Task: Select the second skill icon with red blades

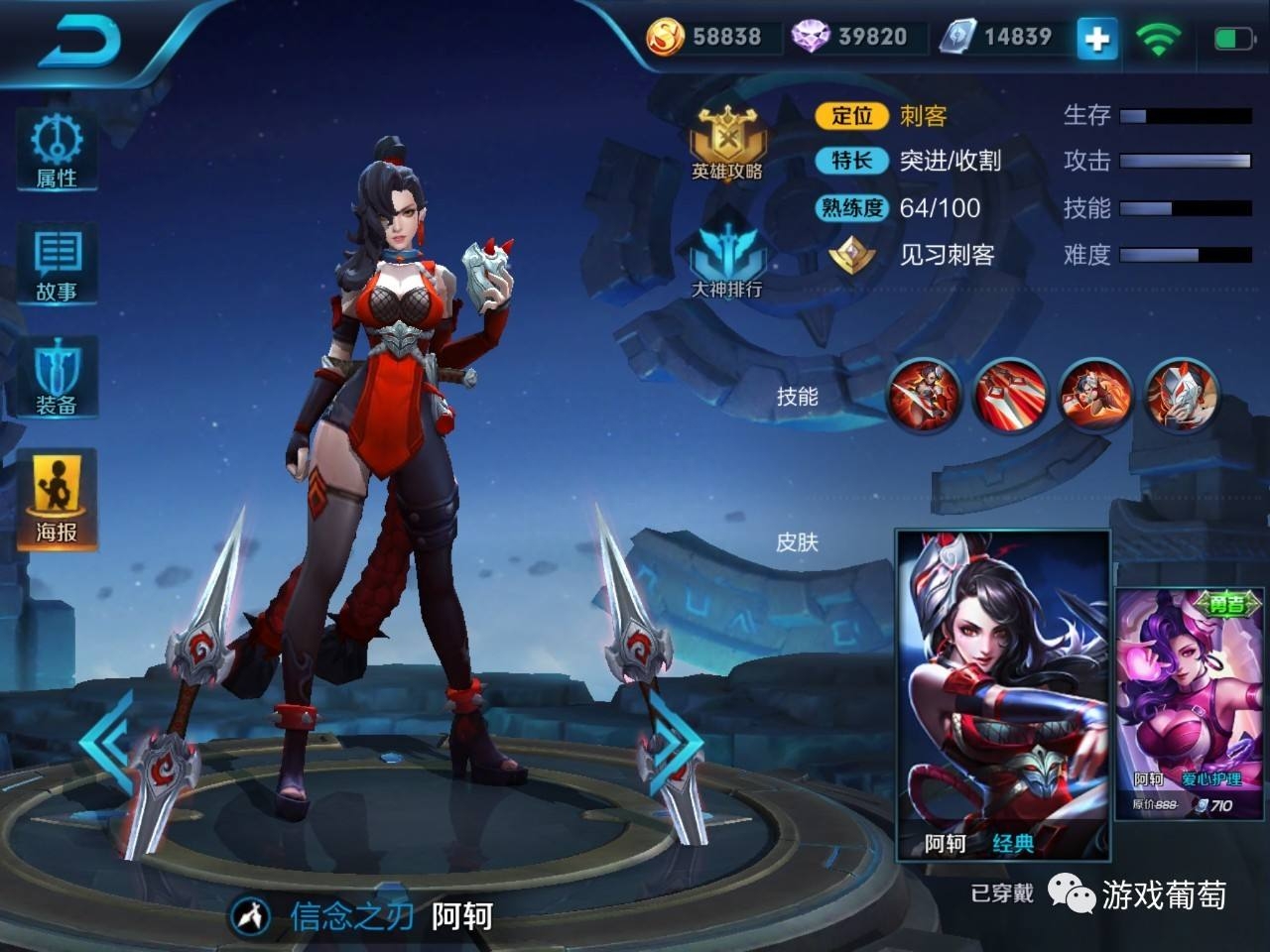Action: coord(1010,395)
